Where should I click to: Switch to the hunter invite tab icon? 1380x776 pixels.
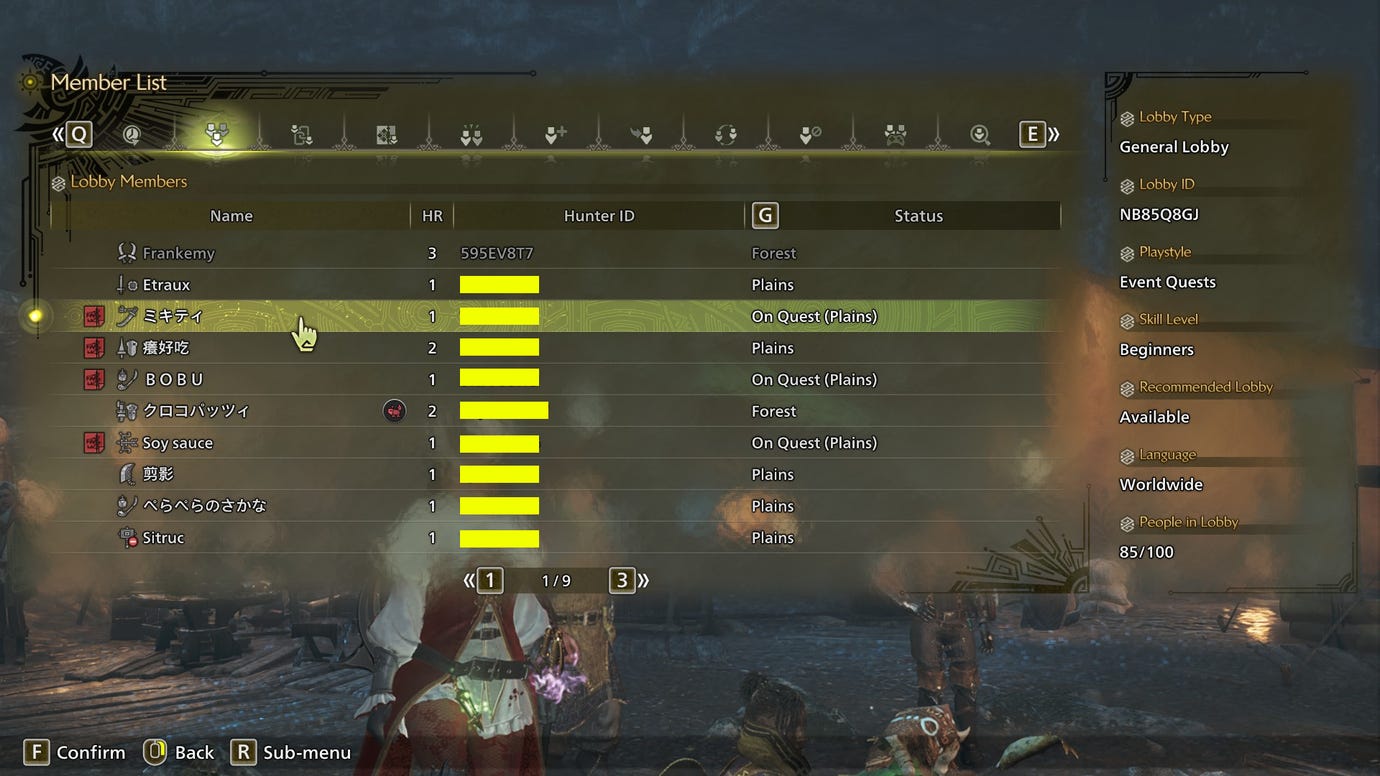click(x=643, y=133)
